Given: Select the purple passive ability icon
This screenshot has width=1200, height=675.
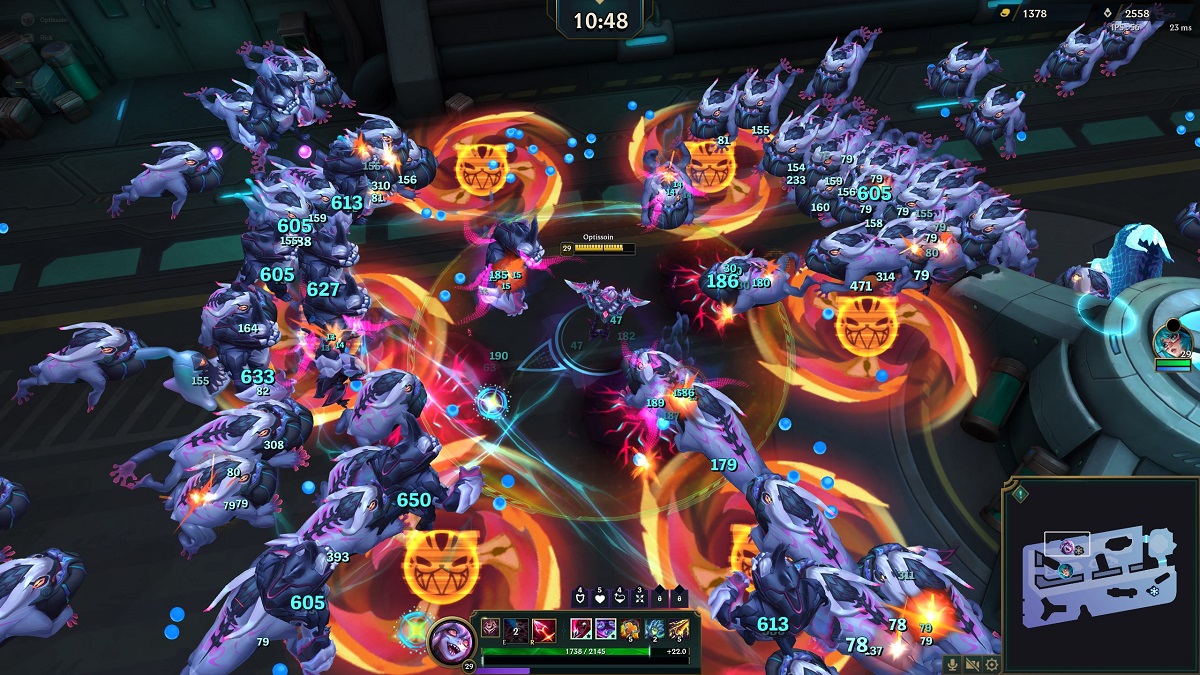Looking at the screenshot, I should pos(490,628).
